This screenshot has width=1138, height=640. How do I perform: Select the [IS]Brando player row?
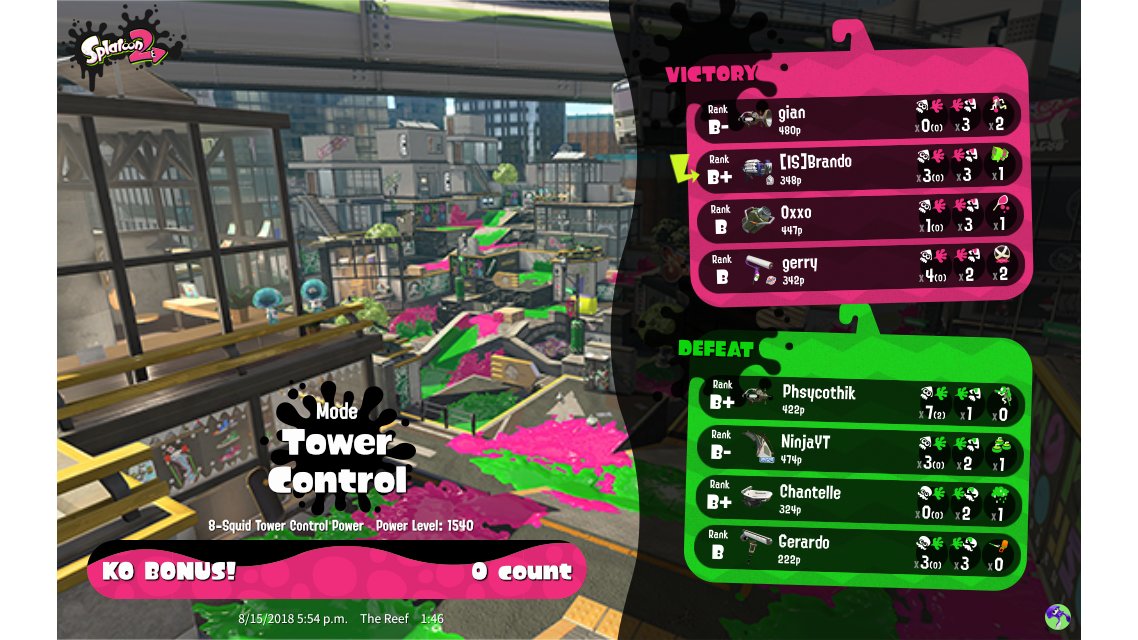(x=858, y=168)
